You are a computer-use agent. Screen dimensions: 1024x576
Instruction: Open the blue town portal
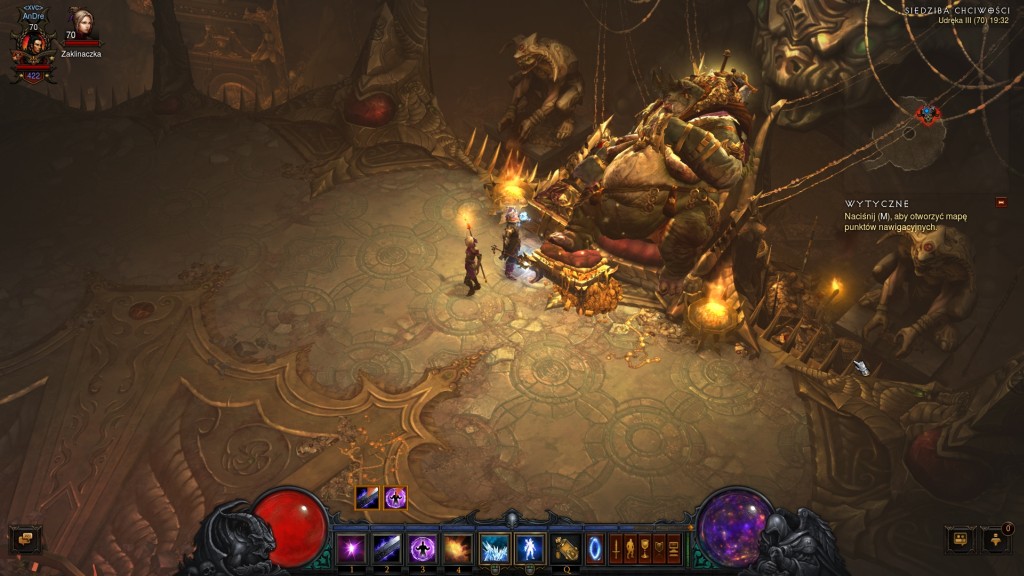coord(595,548)
